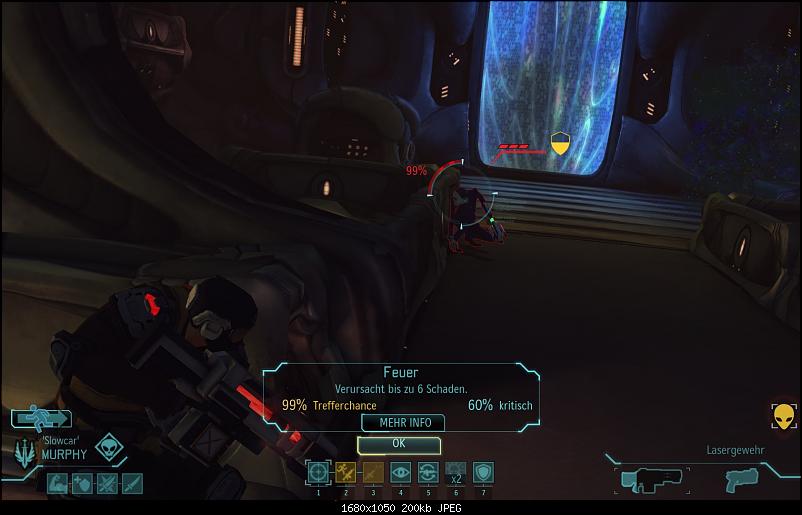Activate the Hunker Down shield ability

click(483, 471)
